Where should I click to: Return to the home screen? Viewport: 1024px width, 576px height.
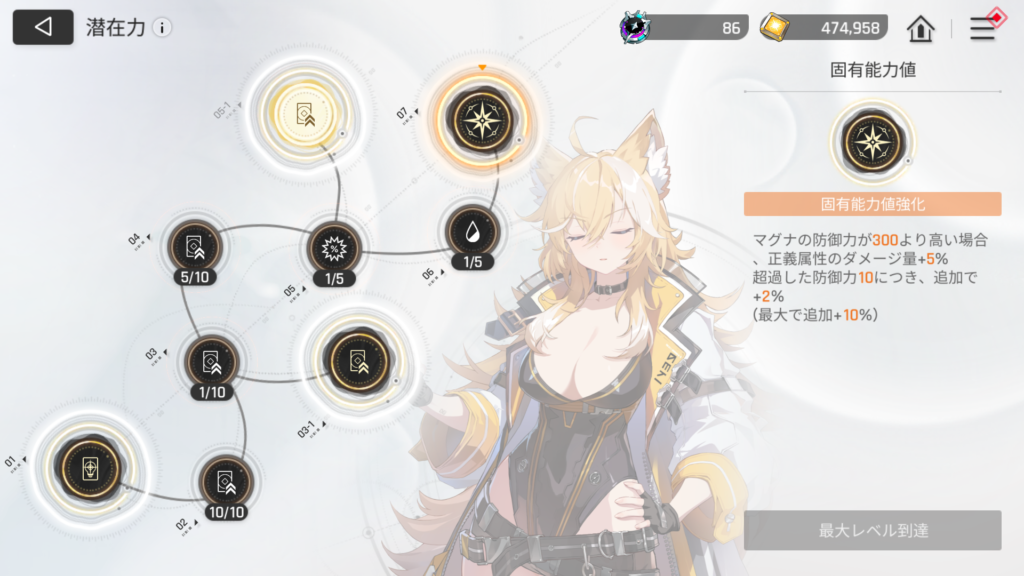tap(920, 28)
